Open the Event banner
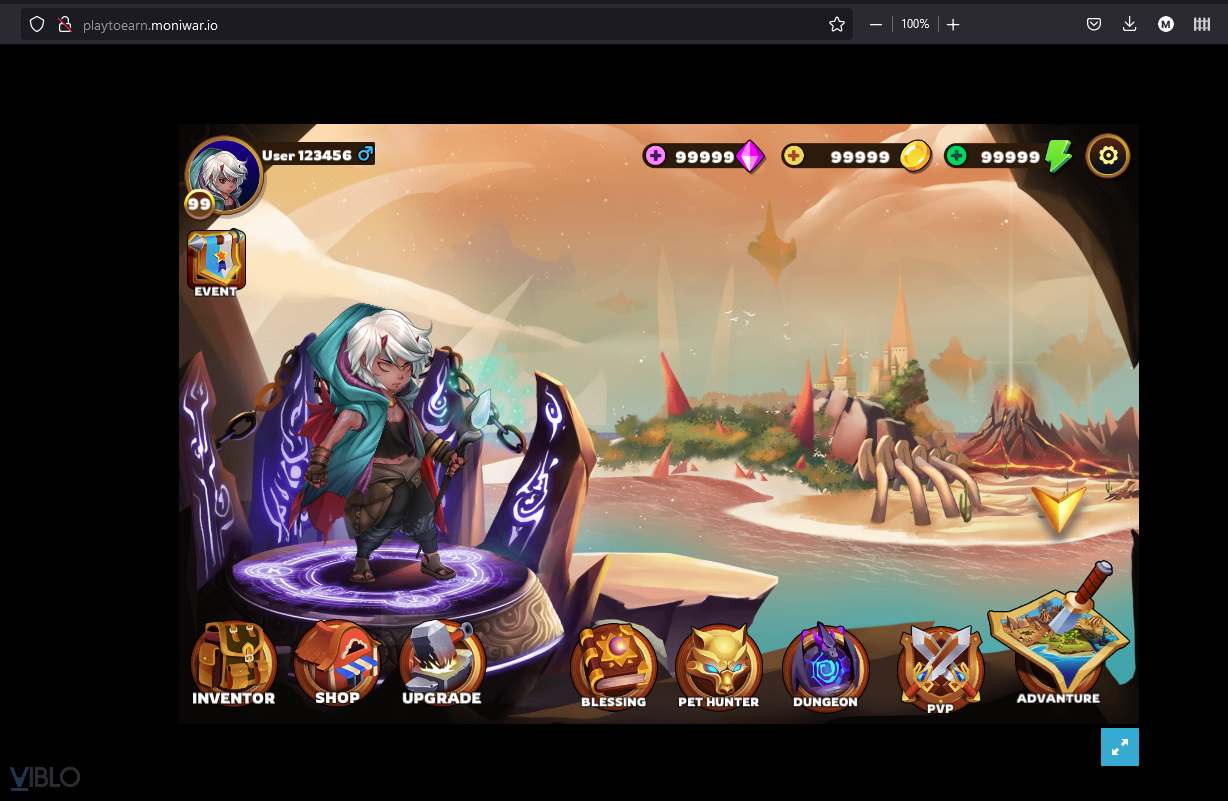Image resolution: width=1228 pixels, height=801 pixels. [x=216, y=262]
